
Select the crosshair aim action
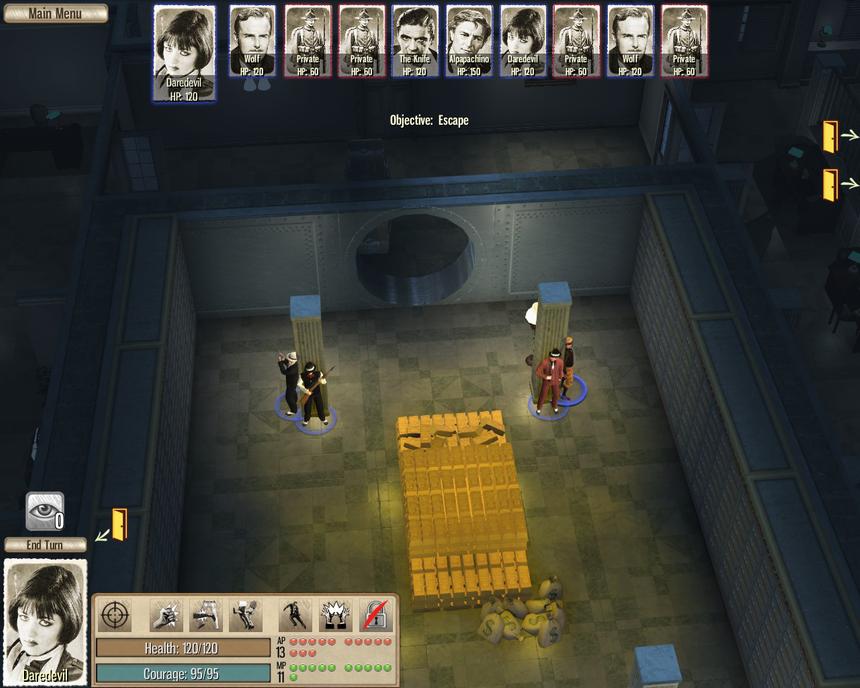116,615
